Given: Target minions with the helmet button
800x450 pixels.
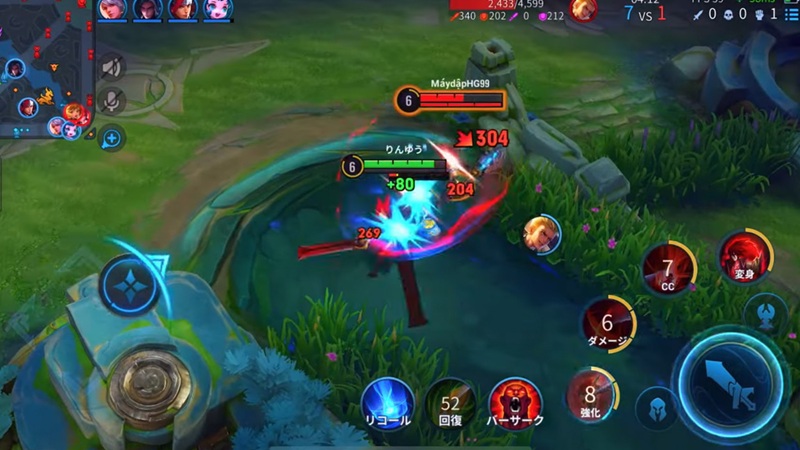Looking at the screenshot, I should pos(656,407).
